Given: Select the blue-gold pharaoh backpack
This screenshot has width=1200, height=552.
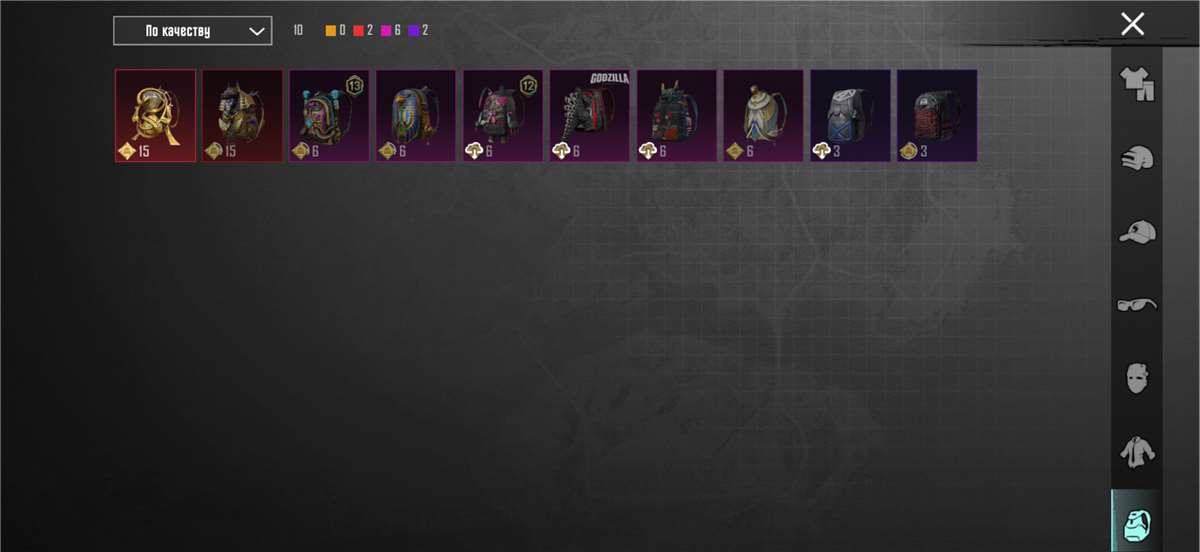Looking at the screenshot, I should pyautogui.click(x=416, y=115).
